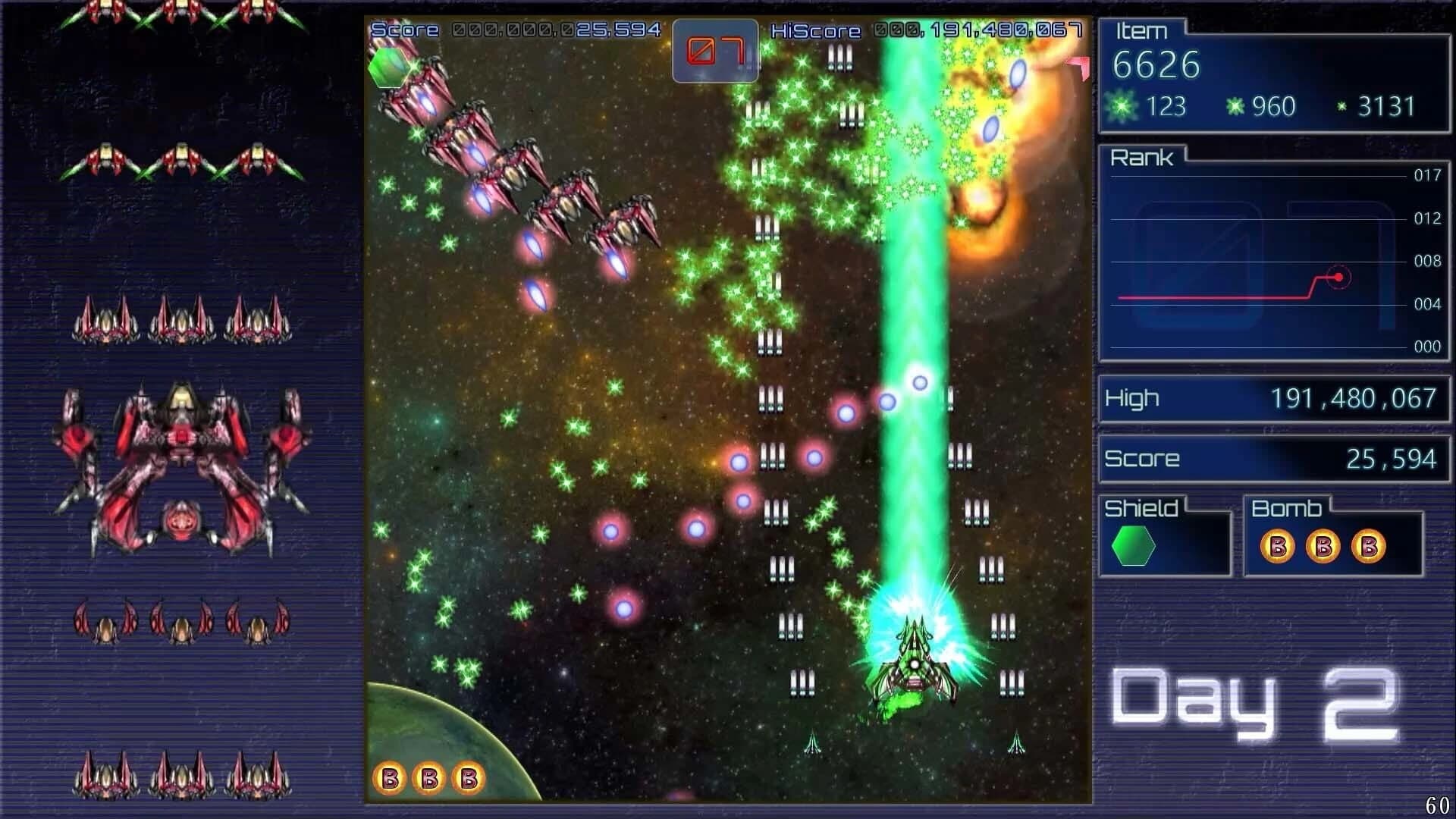Image resolution: width=1456 pixels, height=819 pixels.
Task: Click the medium star icon showing 960
Action: tap(1238, 106)
